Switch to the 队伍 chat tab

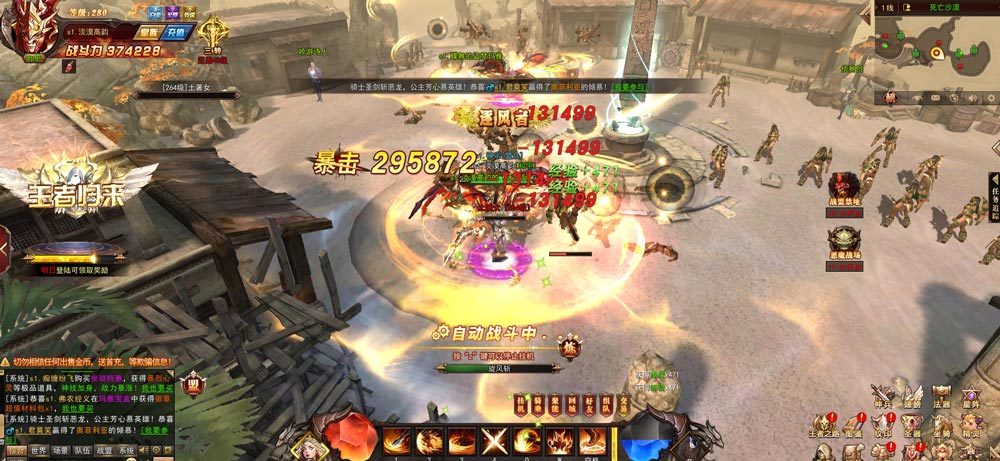[83, 451]
